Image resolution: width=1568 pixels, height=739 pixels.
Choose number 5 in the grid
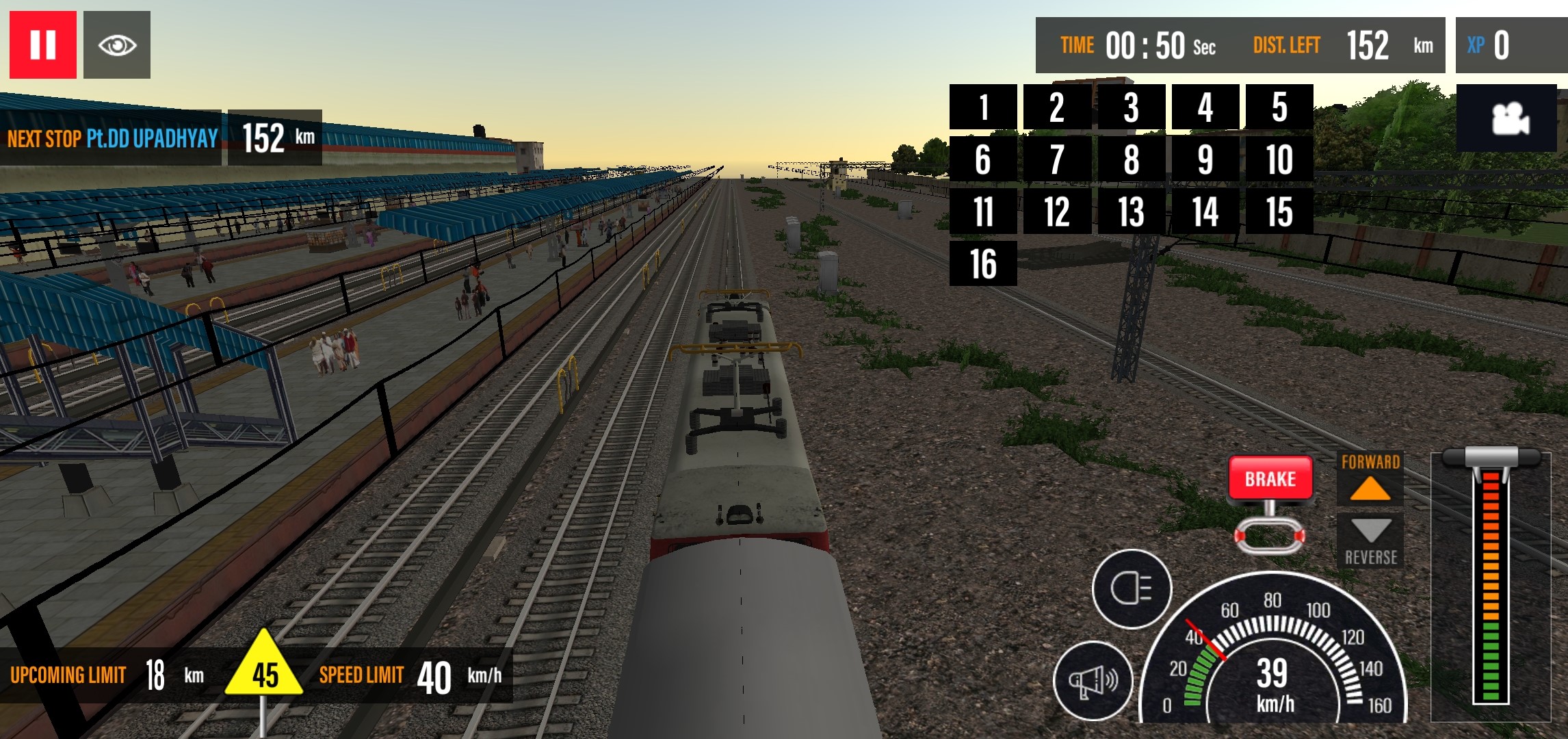coord(1279,107)
